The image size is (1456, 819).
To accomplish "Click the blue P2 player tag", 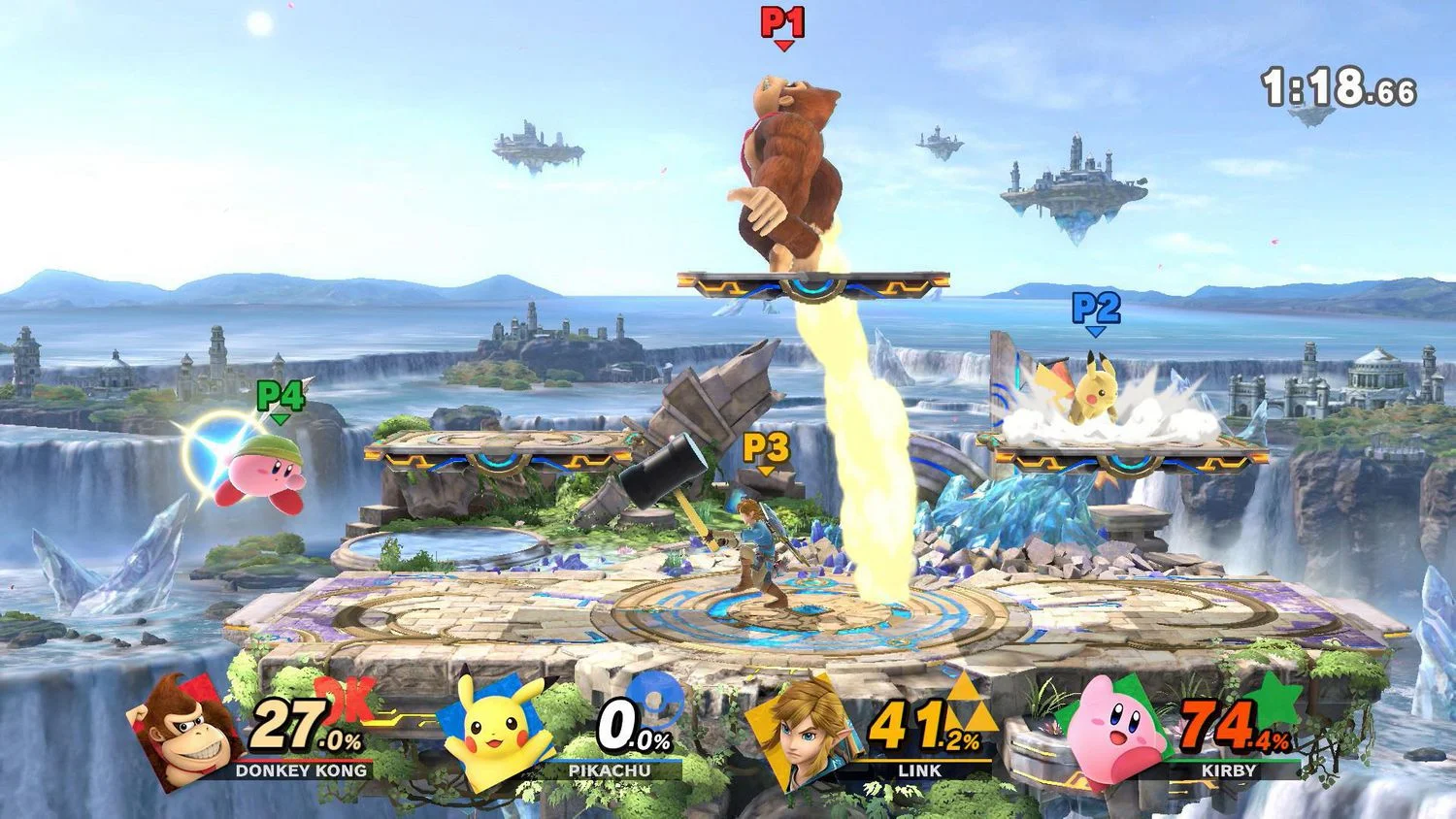I will [1096, 311].
